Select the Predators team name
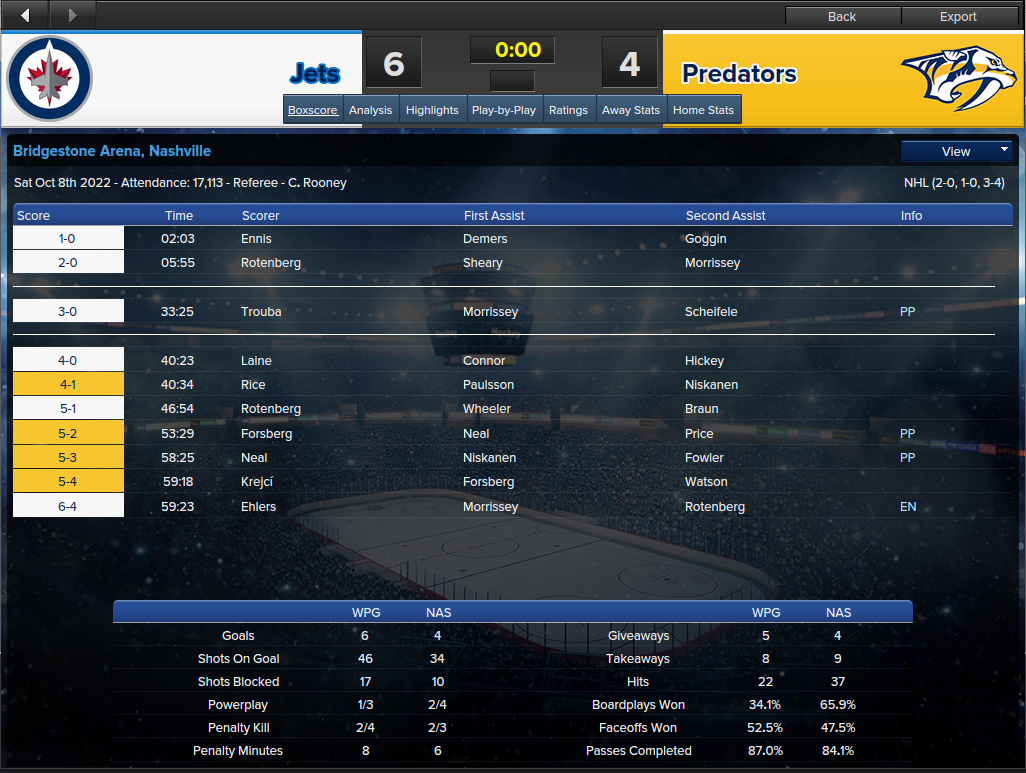 (x=739, y=73)
